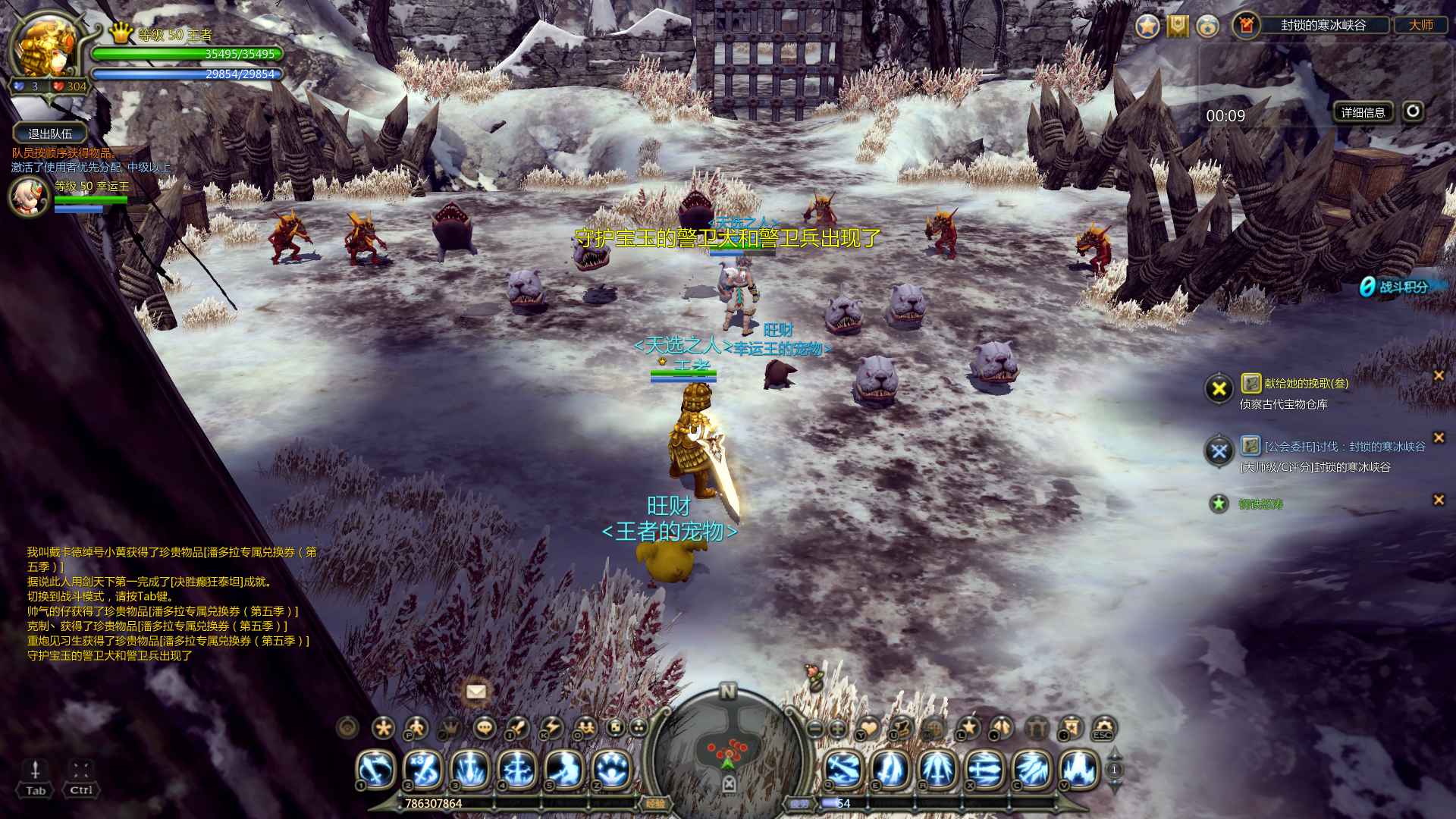Click 幸运王 party member portrait
1456x819 pixels.
coord(29,196)
